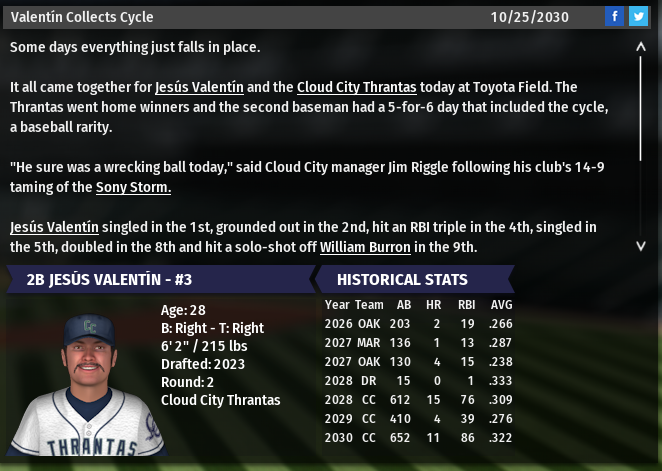Click the article's scroll down arrow
Viewport: 662px width, 471px height.
pos(641,245)
